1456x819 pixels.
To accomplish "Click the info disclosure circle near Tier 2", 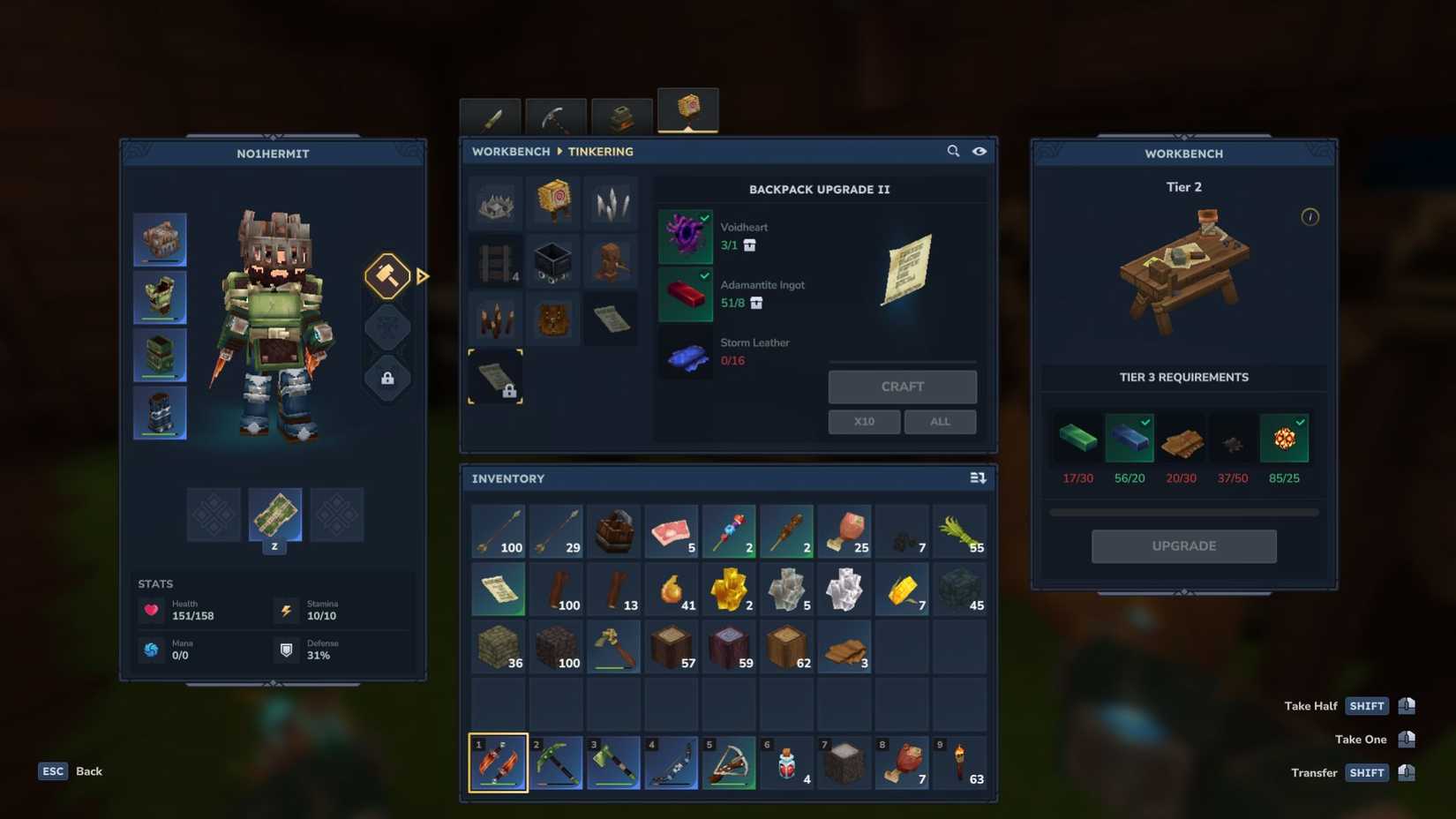I will [1310, 215].
